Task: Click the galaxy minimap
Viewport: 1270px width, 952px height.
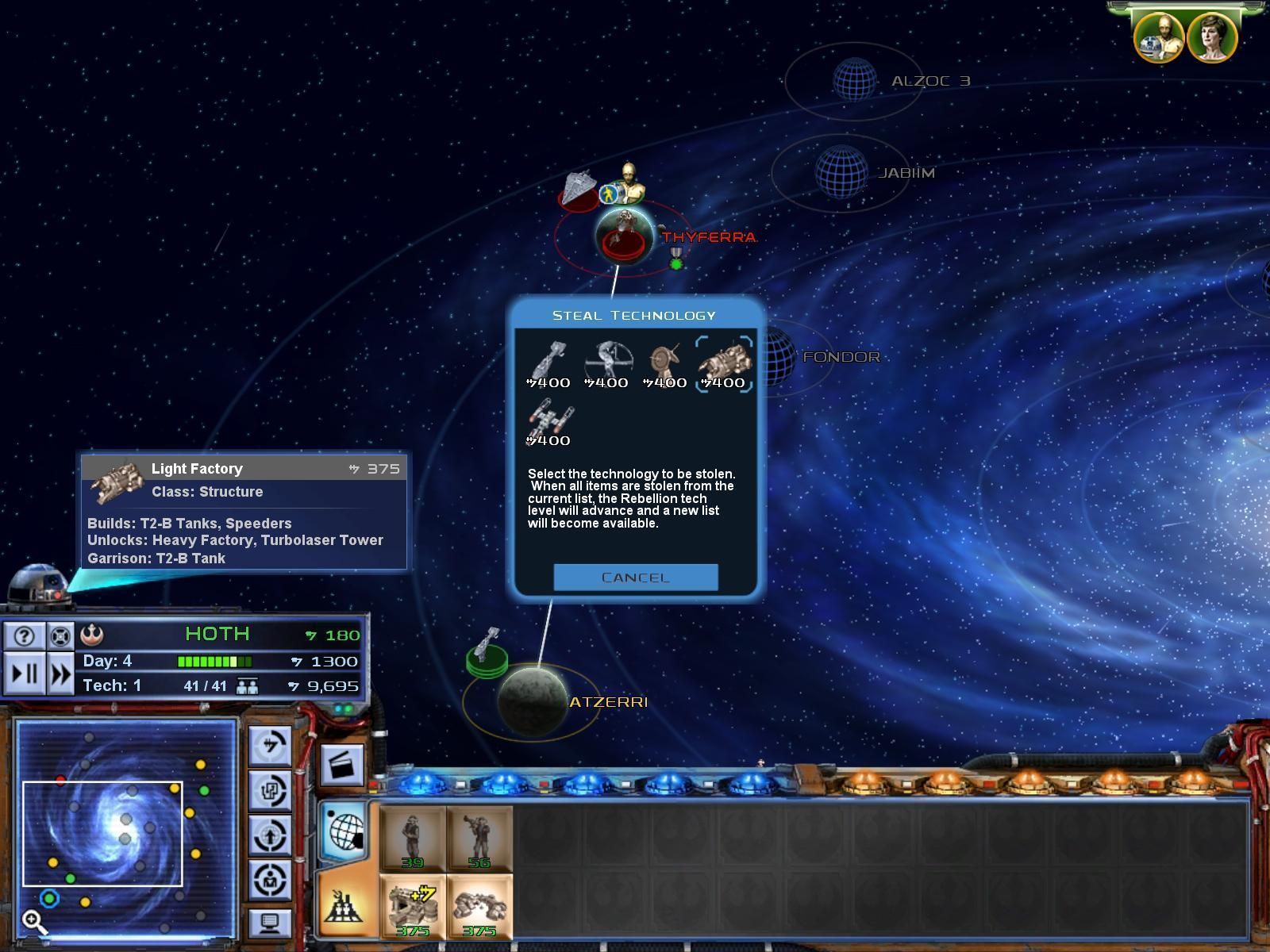Action: click(x=125, y=829)
